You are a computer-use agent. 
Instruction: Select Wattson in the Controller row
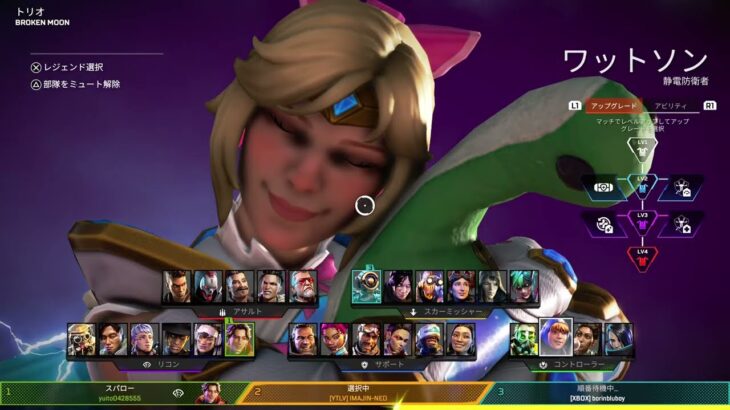[x=555, y=338]
